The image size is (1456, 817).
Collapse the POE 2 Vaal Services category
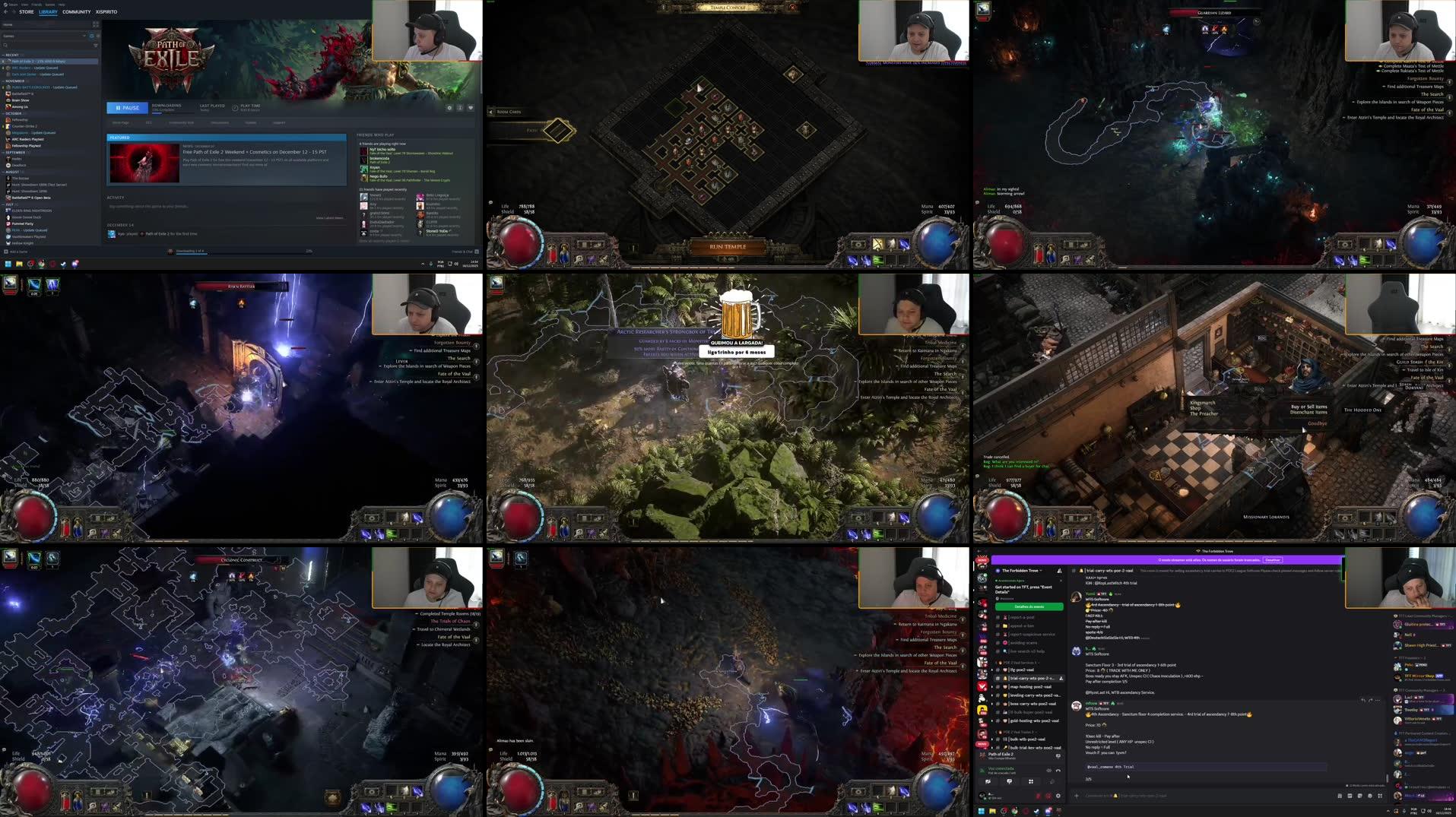tap(1017, 663)
